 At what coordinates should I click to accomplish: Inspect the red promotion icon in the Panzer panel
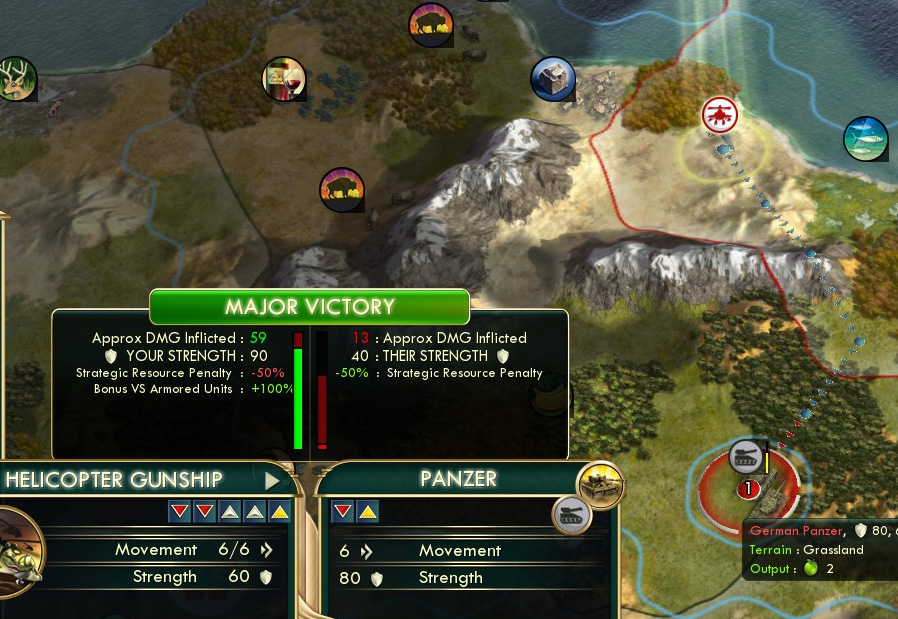pyautogui.click(x=343, y=512)
